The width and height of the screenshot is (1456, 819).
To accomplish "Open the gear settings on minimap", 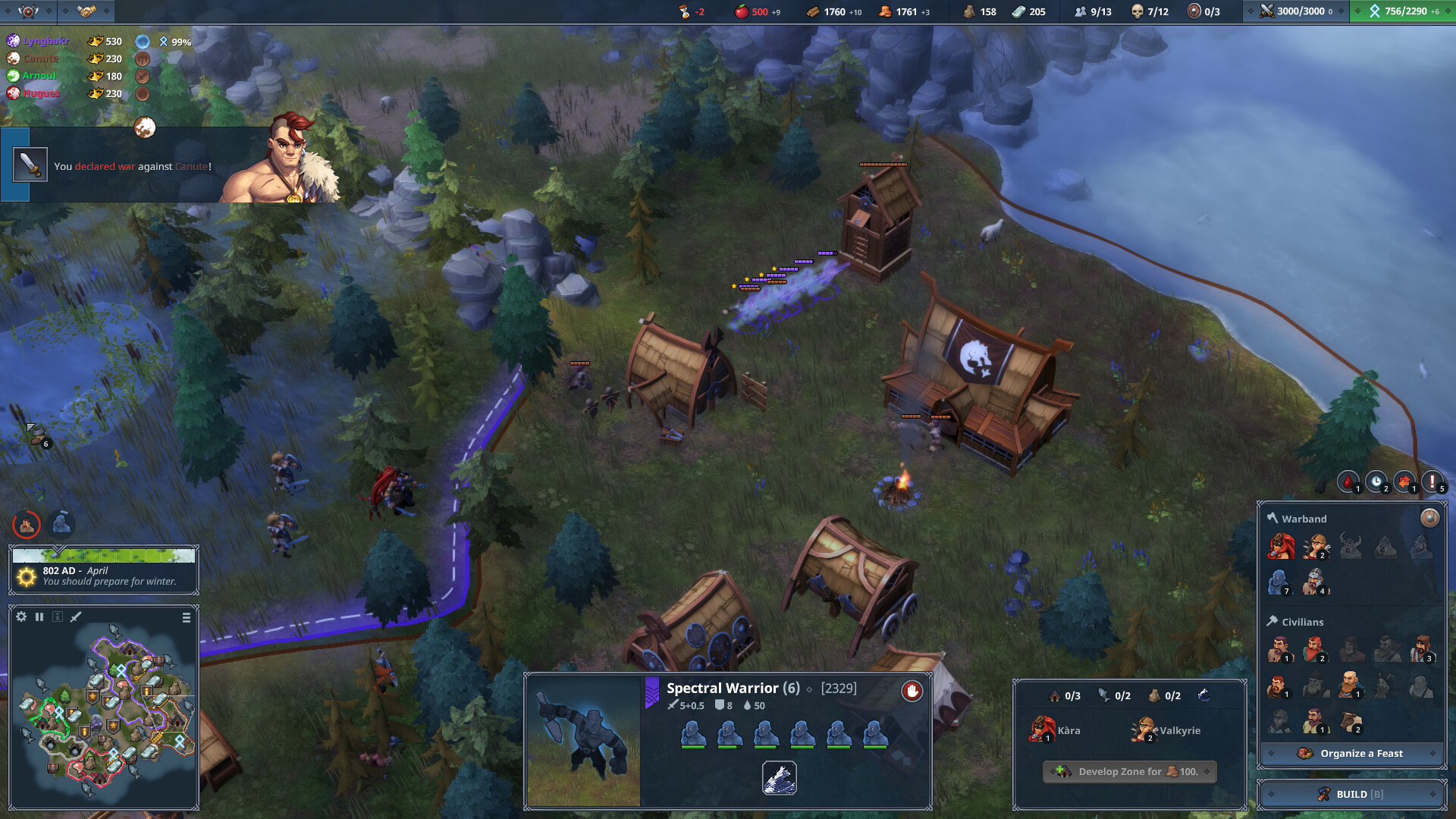I will (21, 617).
